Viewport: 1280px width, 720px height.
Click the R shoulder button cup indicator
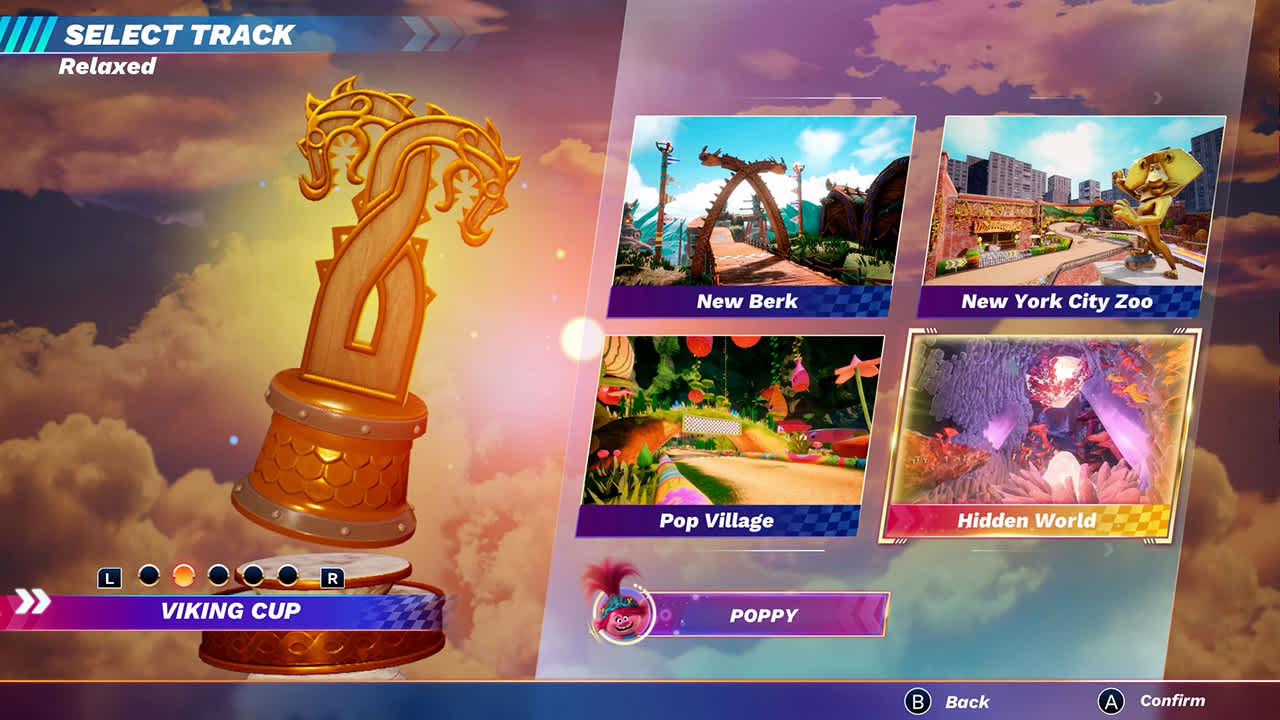coord(330,578)
